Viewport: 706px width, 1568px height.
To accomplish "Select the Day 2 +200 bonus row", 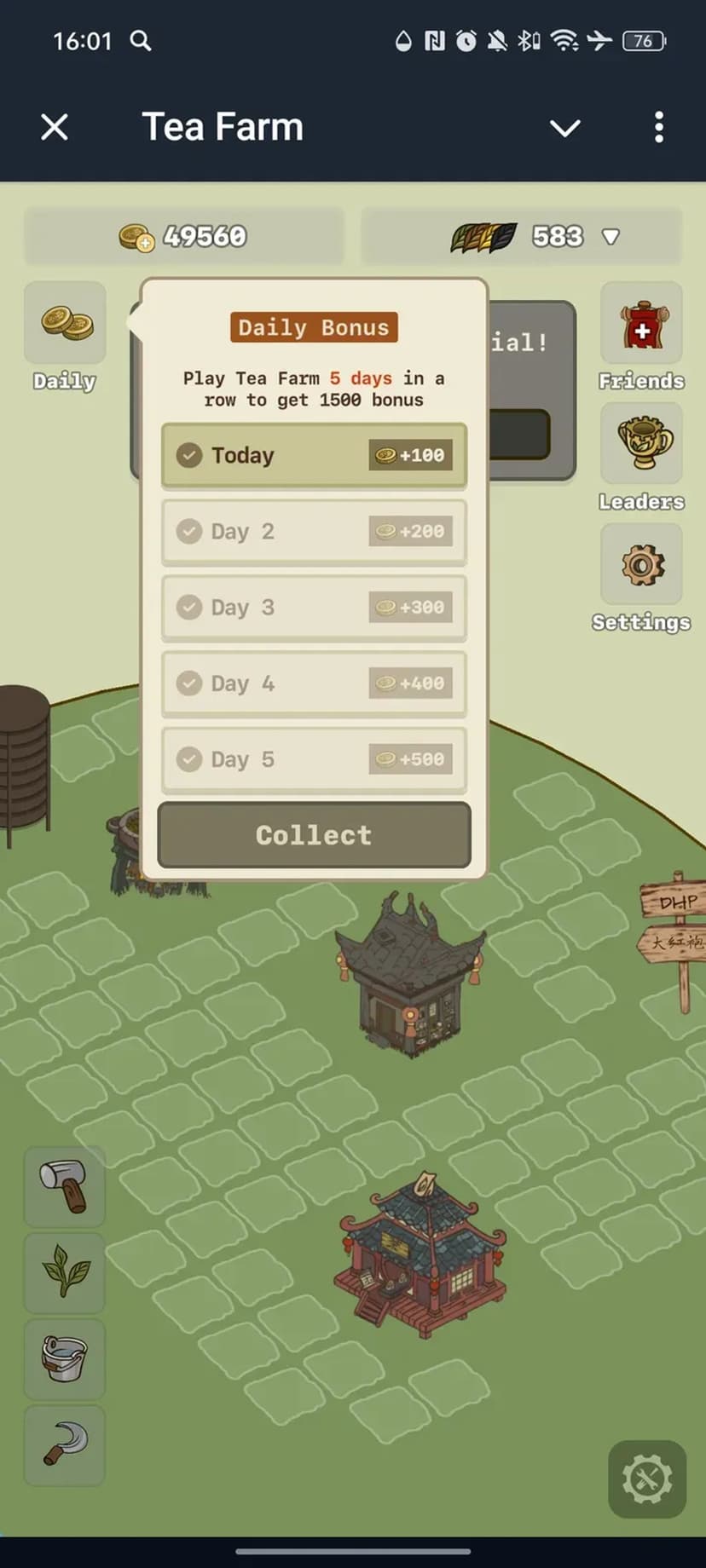I will pyautogui.click(x=314, y=532).
